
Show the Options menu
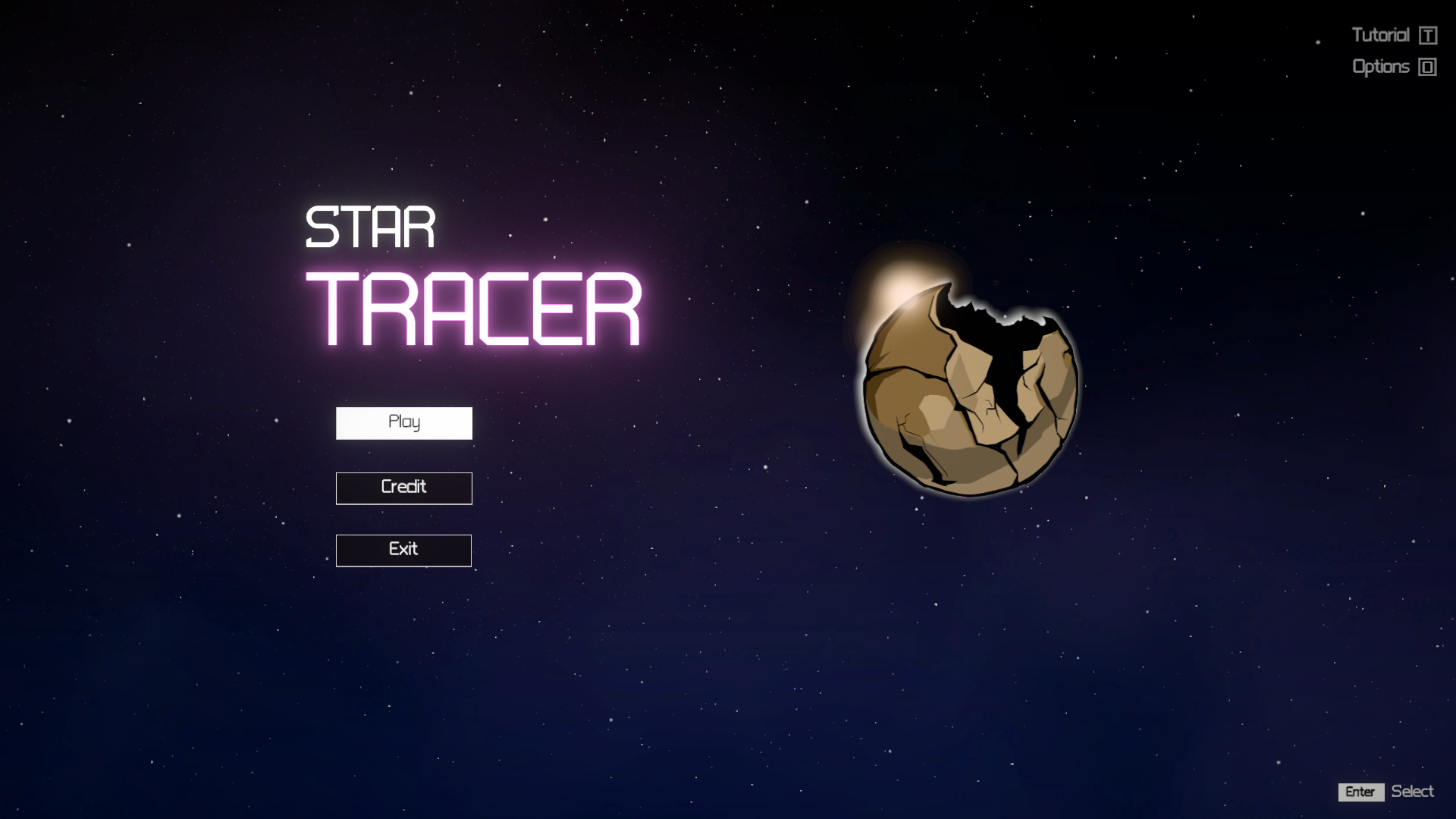[1393, 67]
